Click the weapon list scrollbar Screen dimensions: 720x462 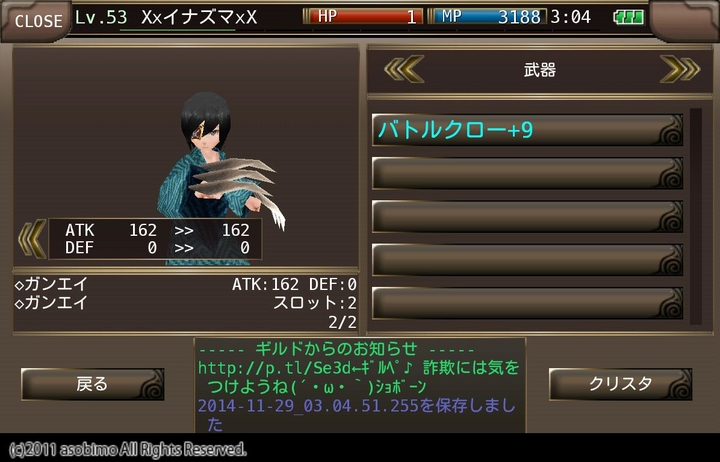(695, 215)
